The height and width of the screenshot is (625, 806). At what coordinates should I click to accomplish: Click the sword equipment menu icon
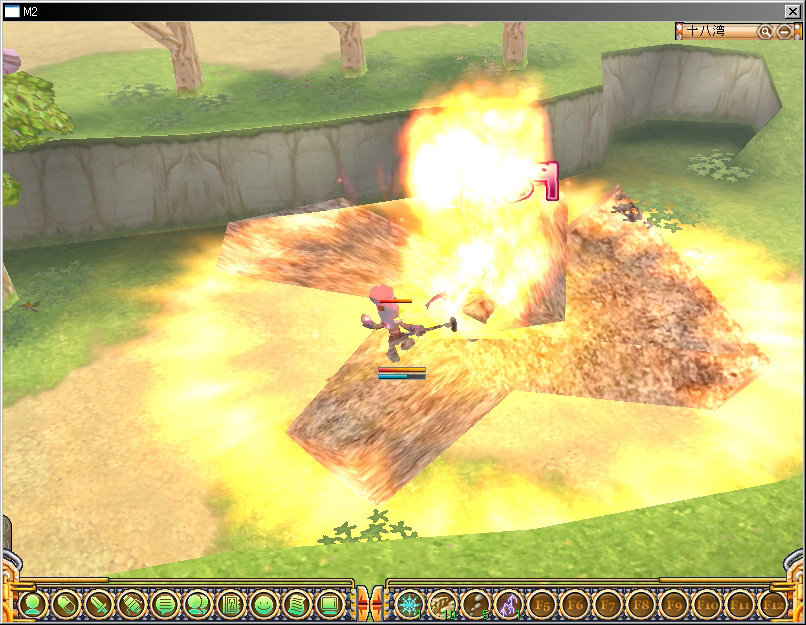99,604
